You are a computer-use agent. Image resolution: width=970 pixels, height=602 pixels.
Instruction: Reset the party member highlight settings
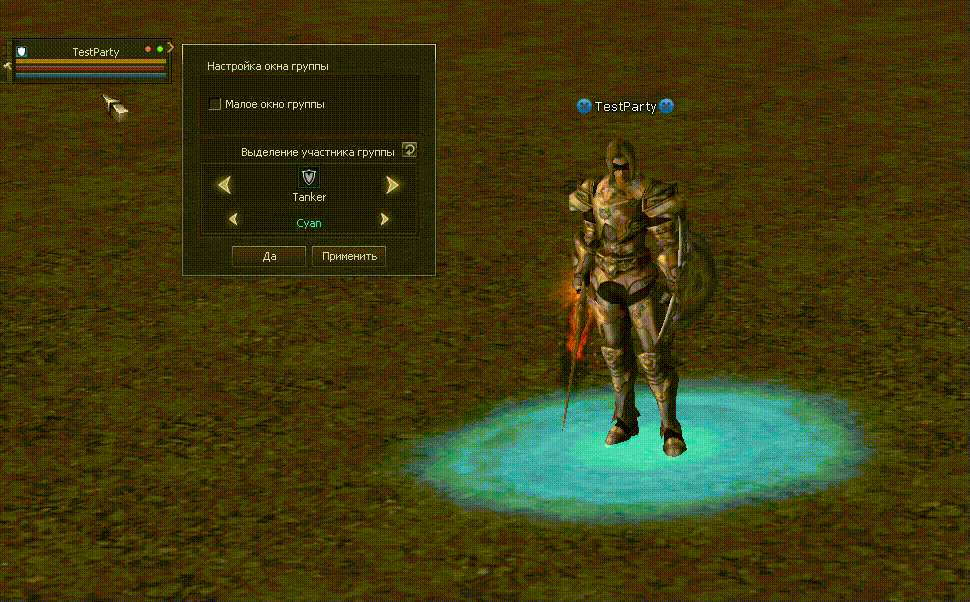tap(409, 150)
